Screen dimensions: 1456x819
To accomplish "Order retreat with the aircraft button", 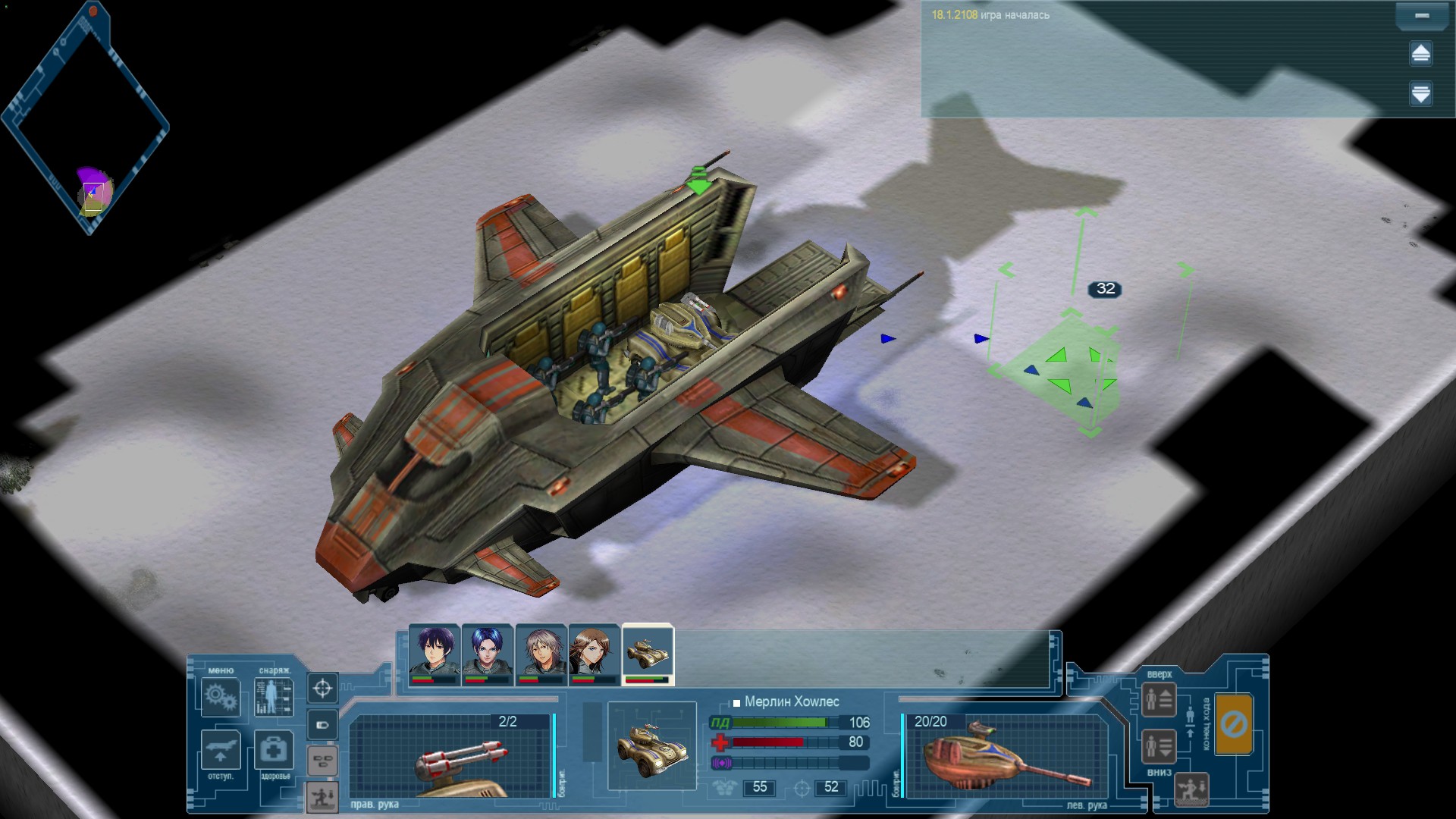I will click(x=221, y=750).
